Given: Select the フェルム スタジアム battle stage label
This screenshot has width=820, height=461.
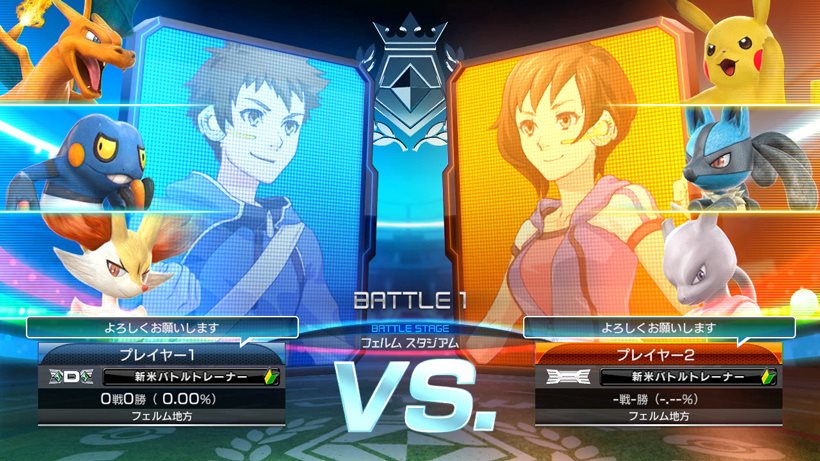Looking at the screenshot, I should [410, 342].
